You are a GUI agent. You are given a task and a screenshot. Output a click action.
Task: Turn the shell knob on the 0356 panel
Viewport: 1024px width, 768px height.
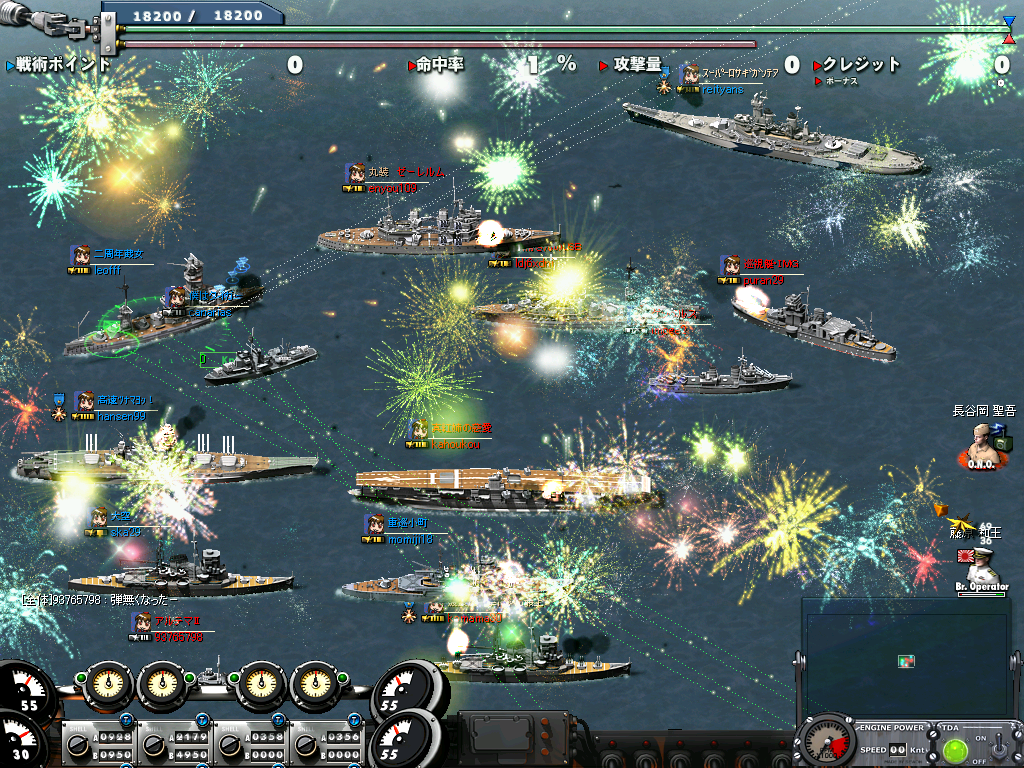coord(304,745)
